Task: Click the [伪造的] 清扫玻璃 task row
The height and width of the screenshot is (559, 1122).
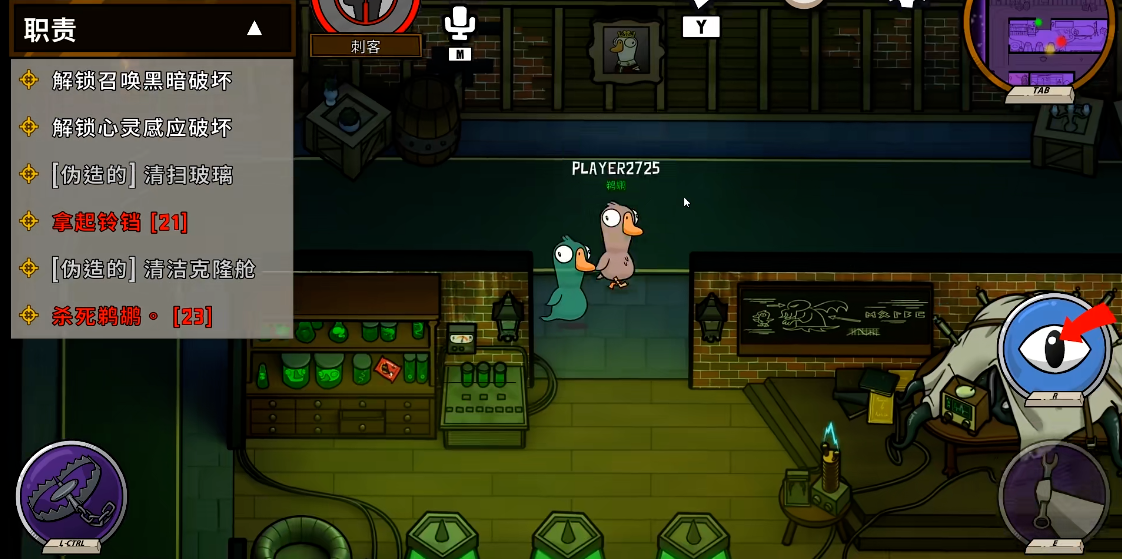Action: pyautogui.click(x=142, y=175)
